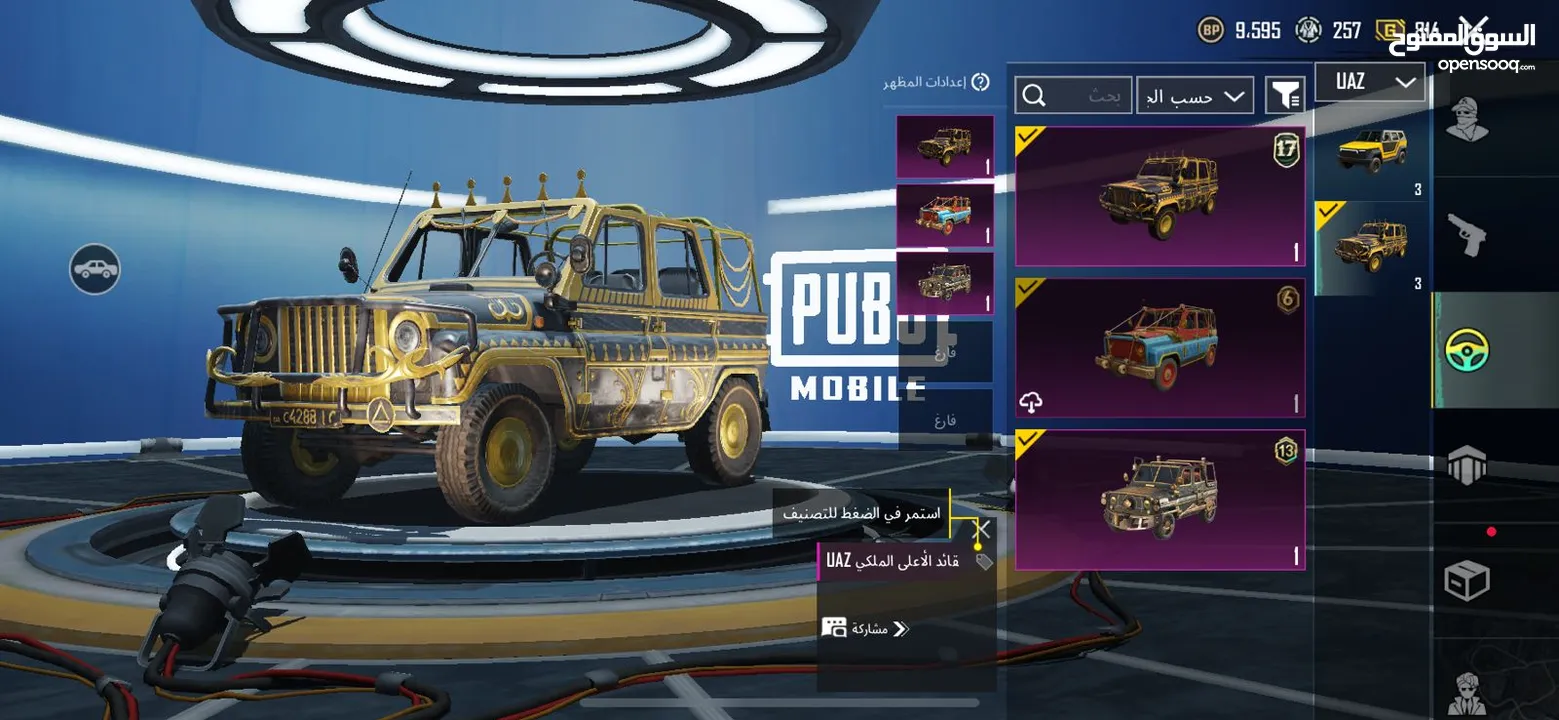Toggle the checkmark on the level 13 vehicle
1559x720 pixels.
click(1029, 442)
